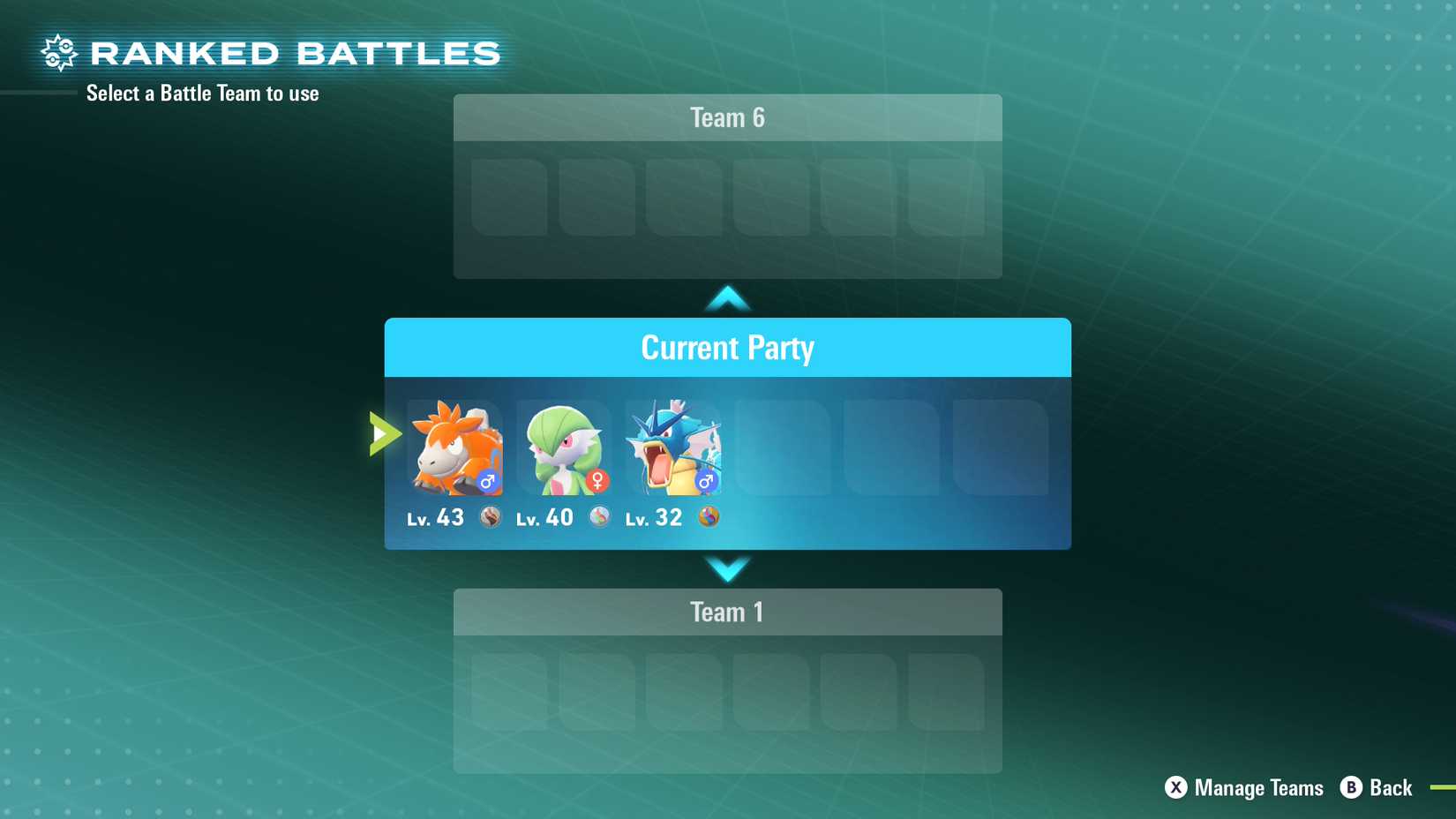The height and width of the screenshot is (819, 1456).
Task: Click the orange held item icon beside Lv. 32
Action: (708, 518)
